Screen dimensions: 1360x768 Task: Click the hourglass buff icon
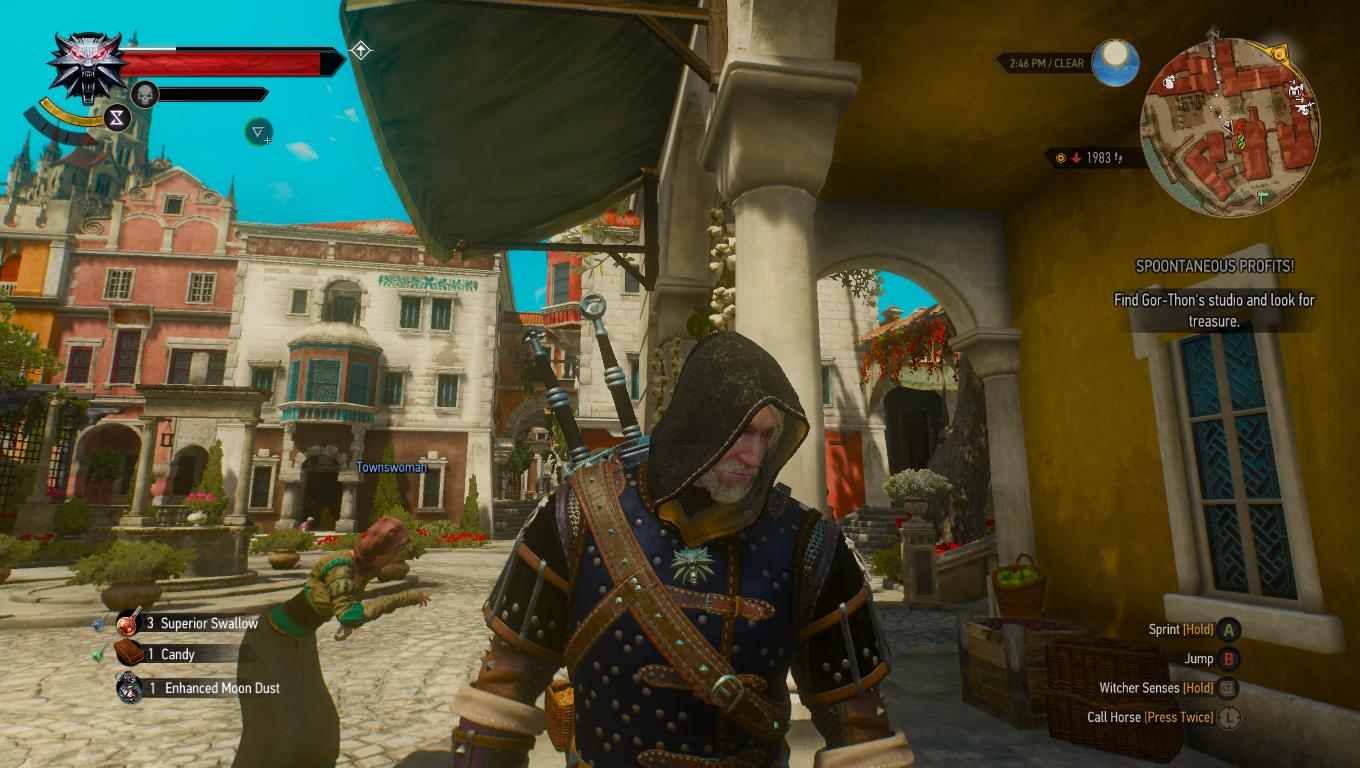coord(118,118)
